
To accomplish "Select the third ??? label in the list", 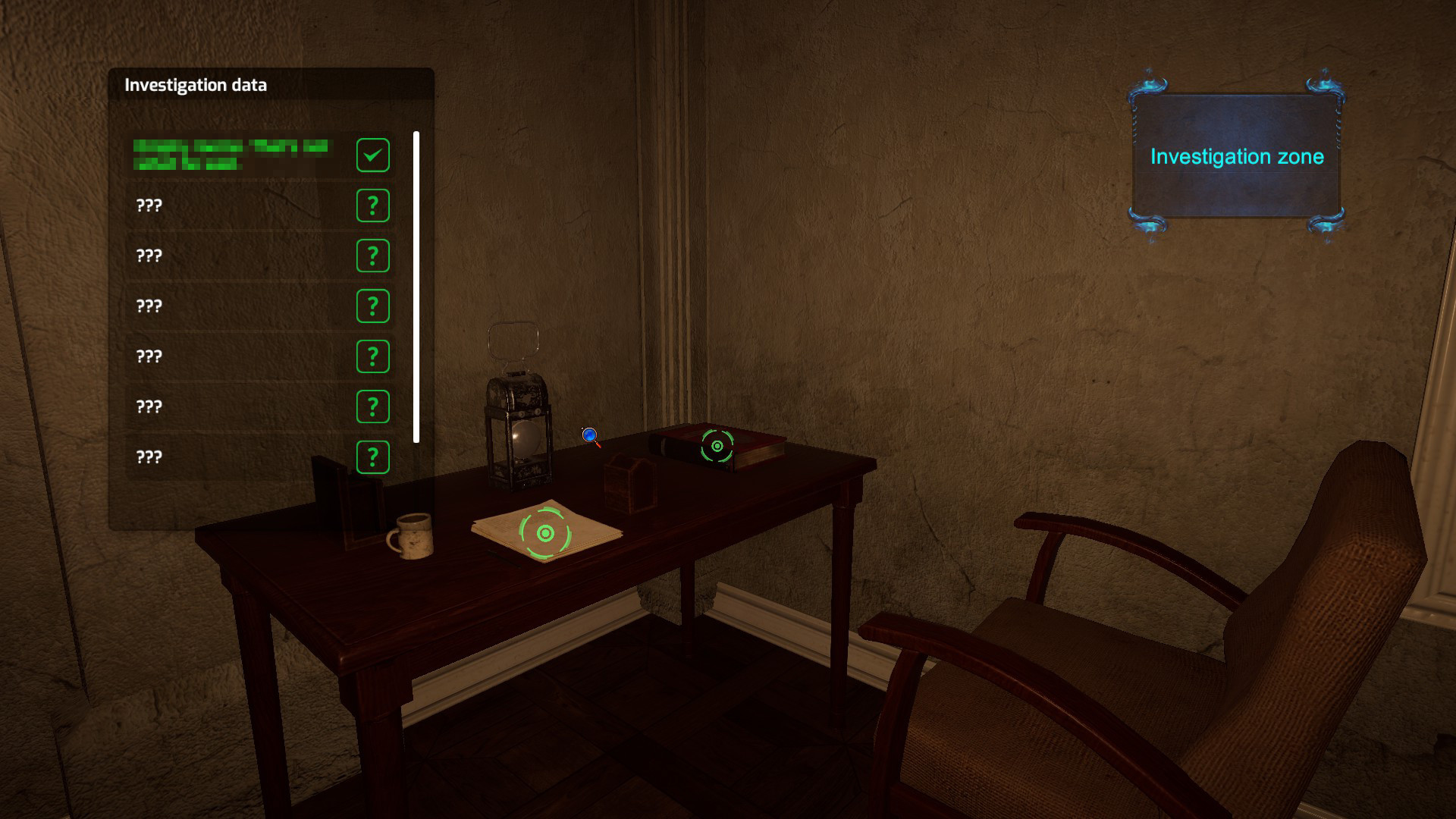I will (x=150, y=306).
